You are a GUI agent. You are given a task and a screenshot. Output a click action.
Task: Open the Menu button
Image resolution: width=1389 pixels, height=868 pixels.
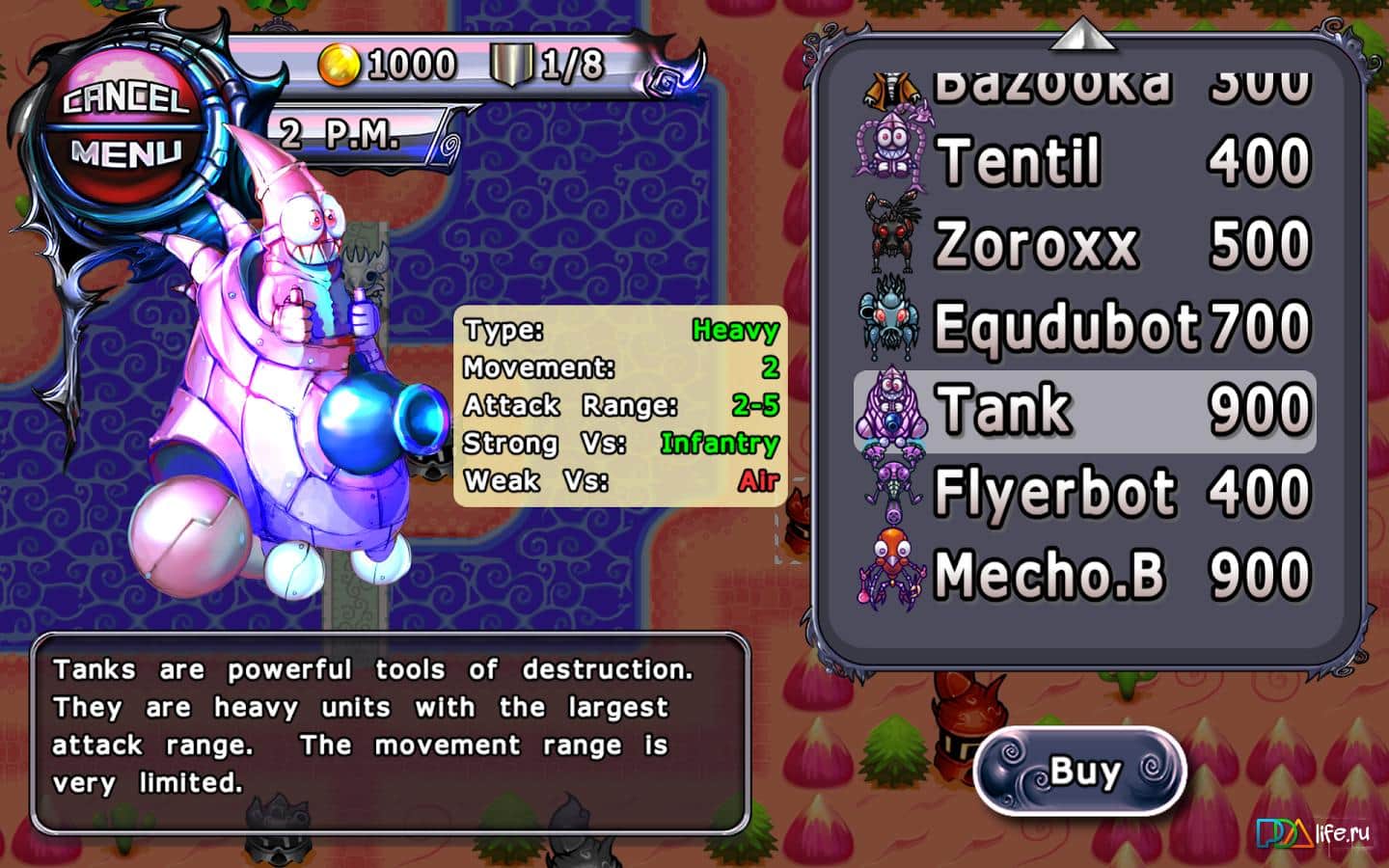coord(125,153)
